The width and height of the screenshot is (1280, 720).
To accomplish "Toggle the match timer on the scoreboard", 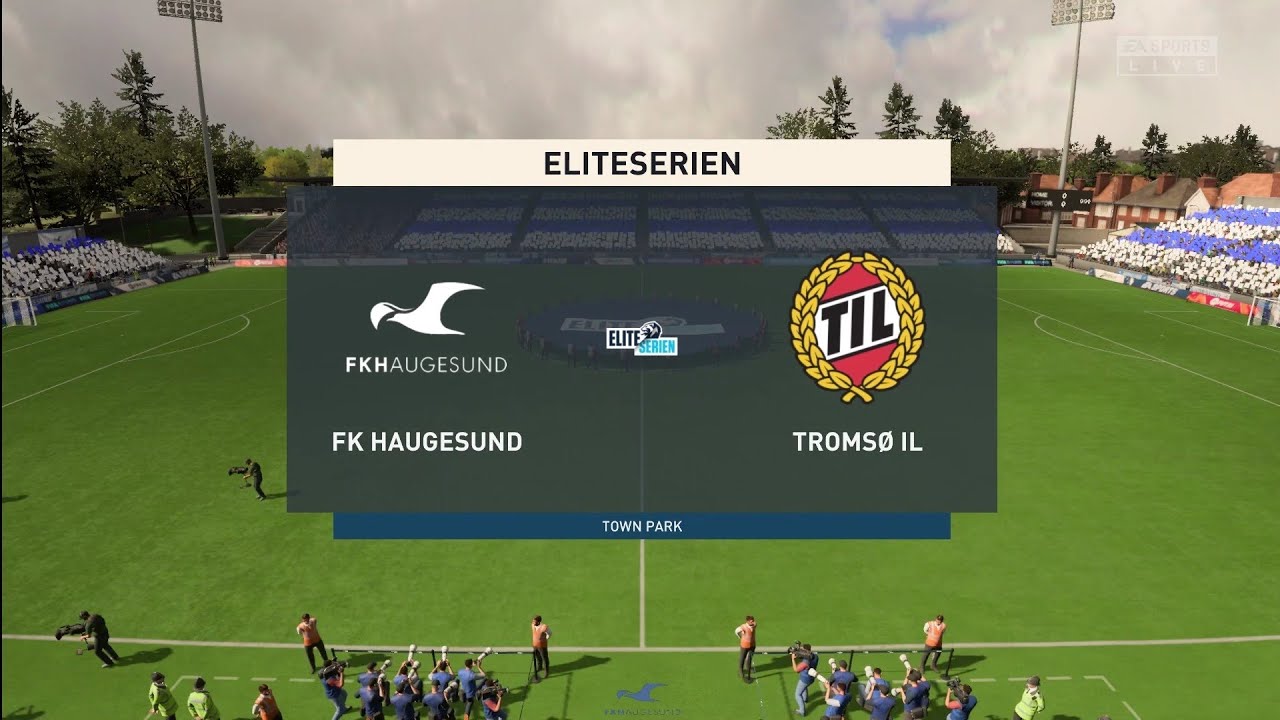I will [x=1085, y=202].
